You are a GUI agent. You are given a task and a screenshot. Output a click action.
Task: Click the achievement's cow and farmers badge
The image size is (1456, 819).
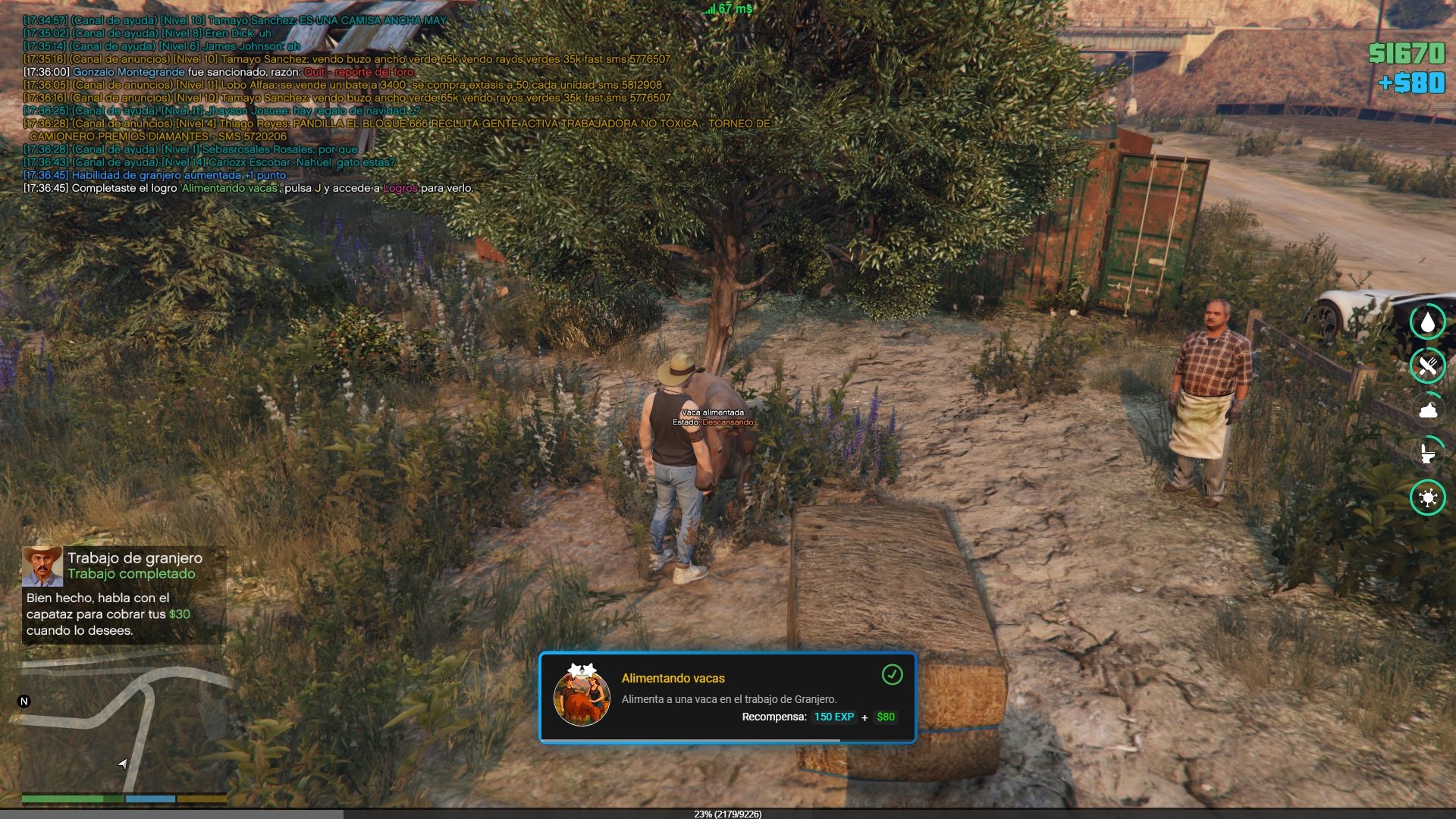pos(582,696)
